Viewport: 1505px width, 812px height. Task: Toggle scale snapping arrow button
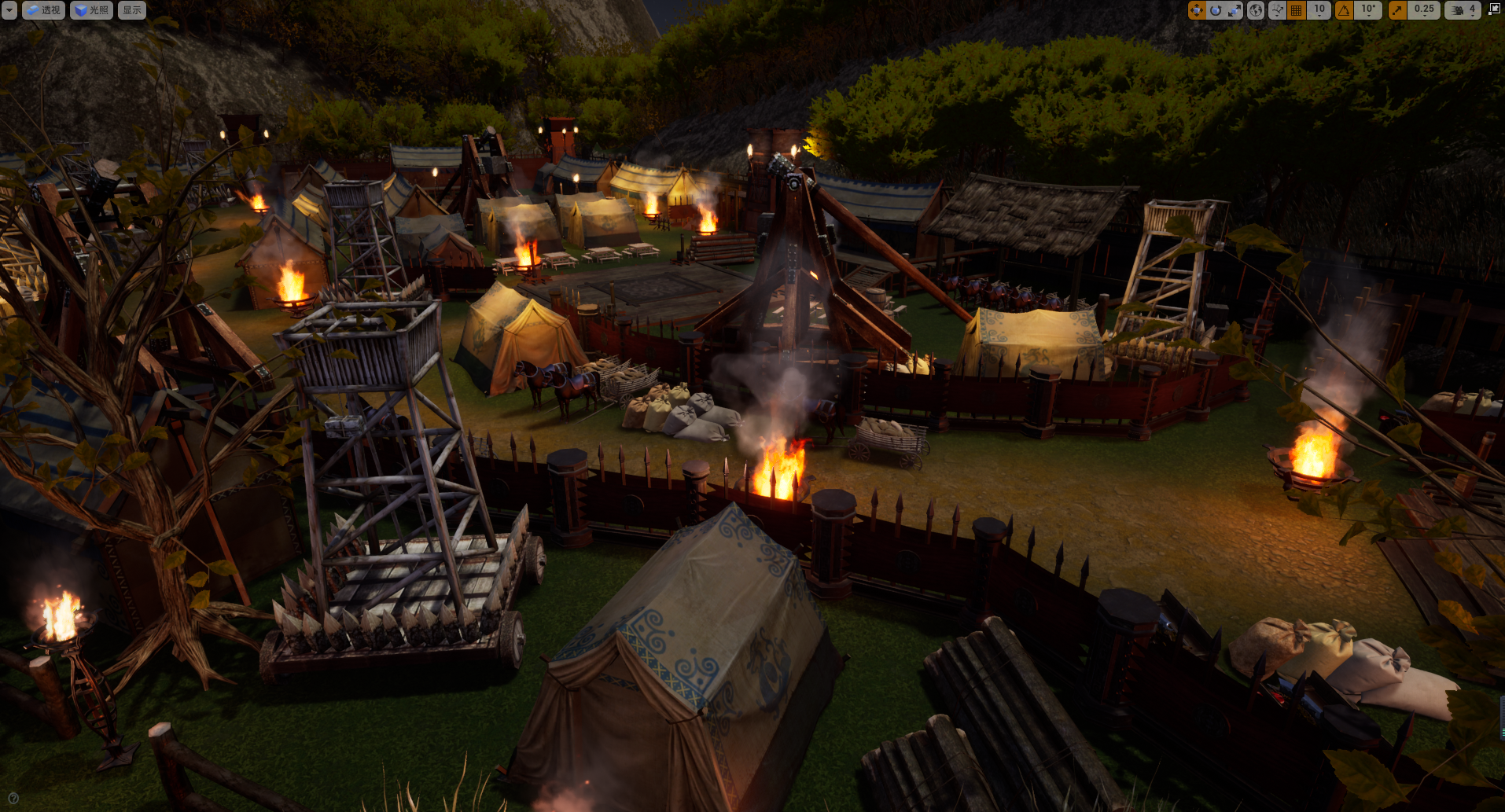click(x=1397, y=10)
